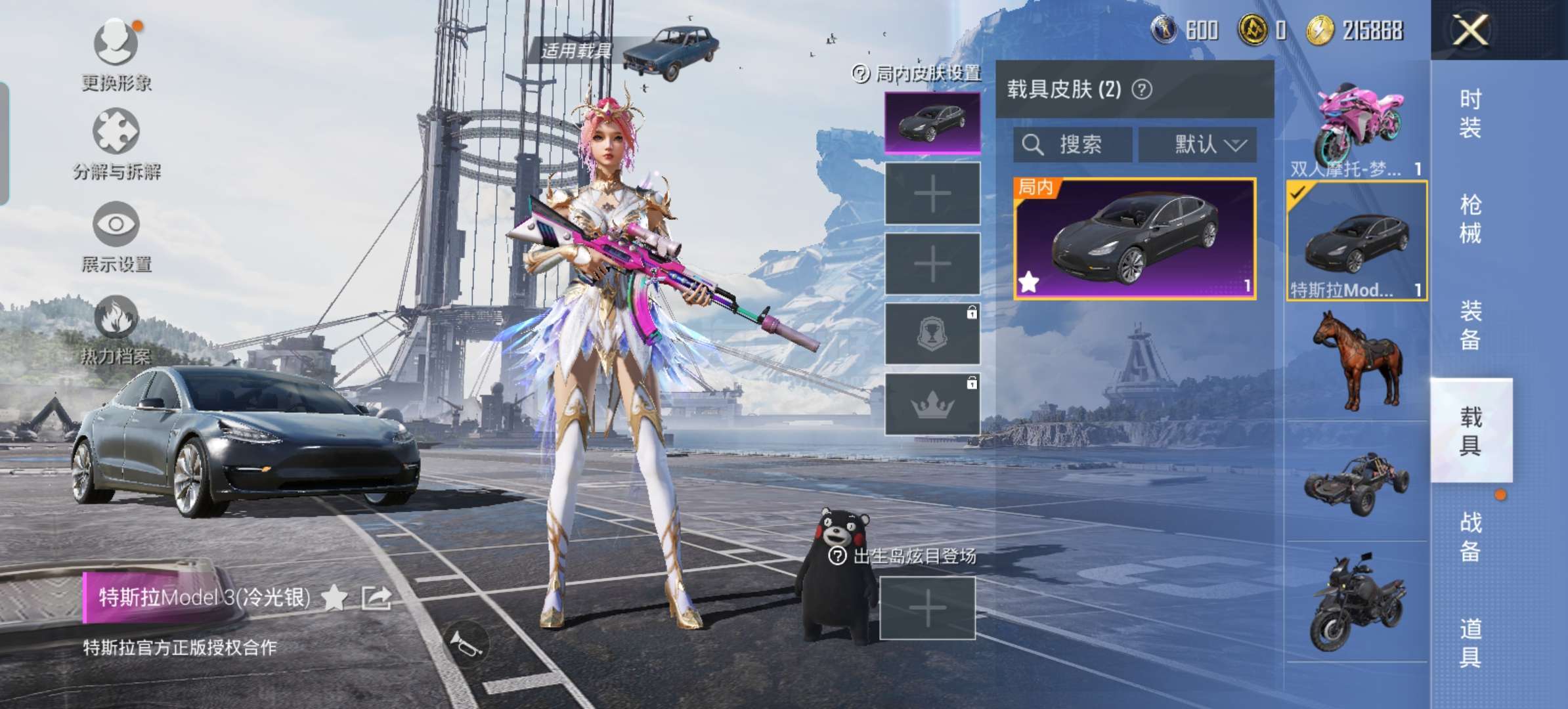
Task: Open the 默认 sort dropdown
Action: pyautogui.click(x=1198, y=144)
